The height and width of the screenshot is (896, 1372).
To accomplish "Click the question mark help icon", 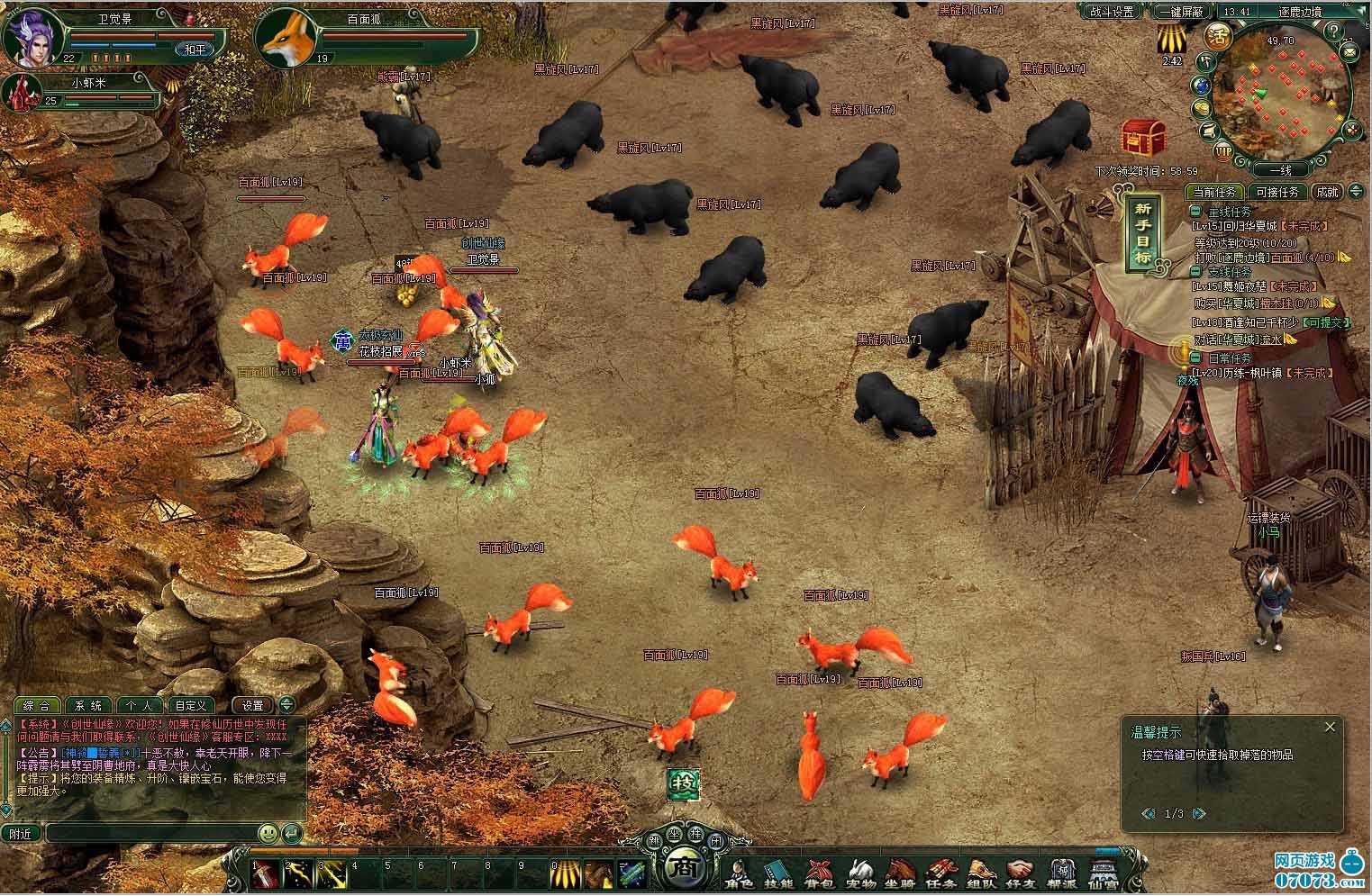I will pyautogui.click(x=1334, y=30).
